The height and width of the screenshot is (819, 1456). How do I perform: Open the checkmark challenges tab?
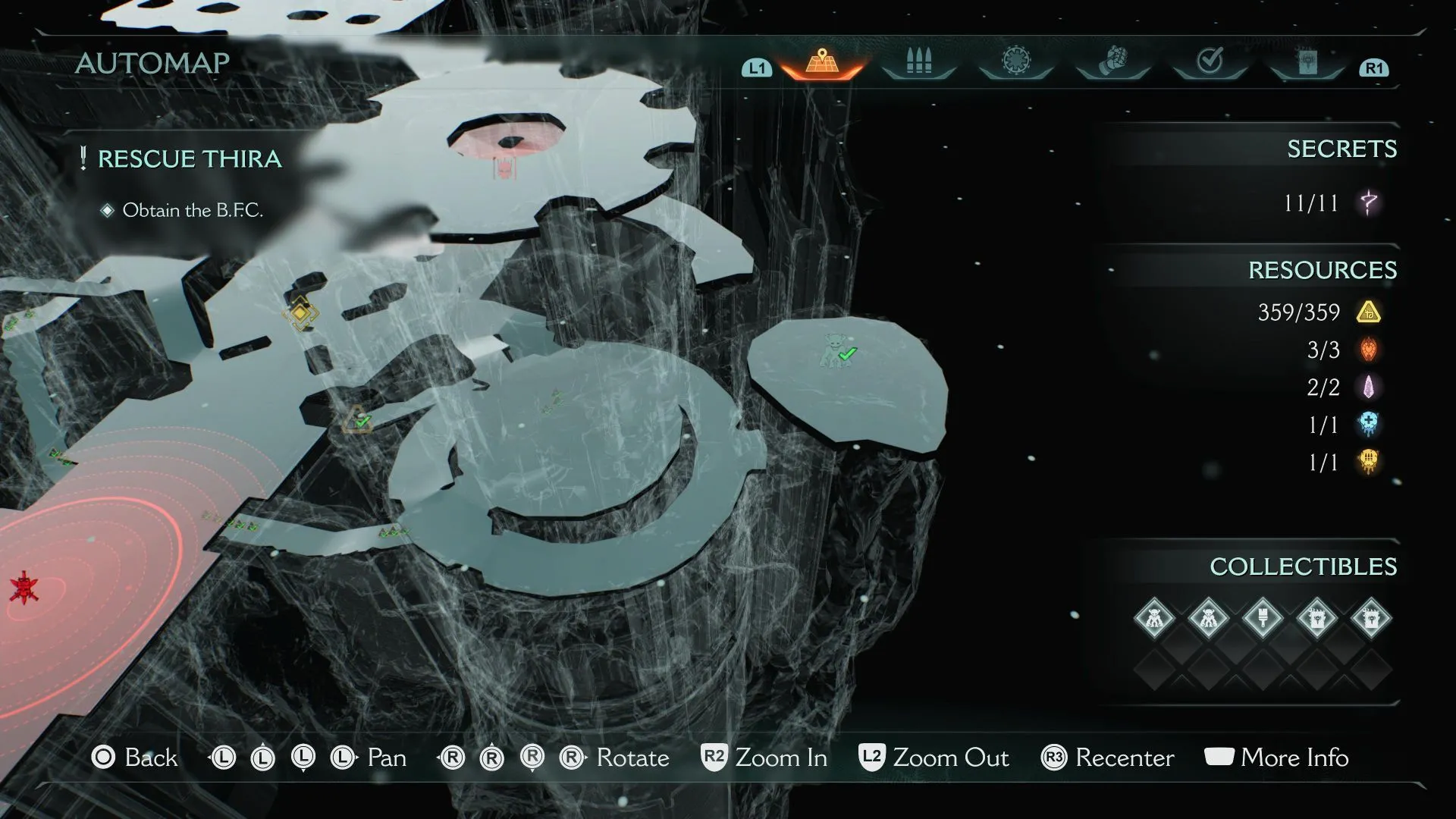[1210, 61]
